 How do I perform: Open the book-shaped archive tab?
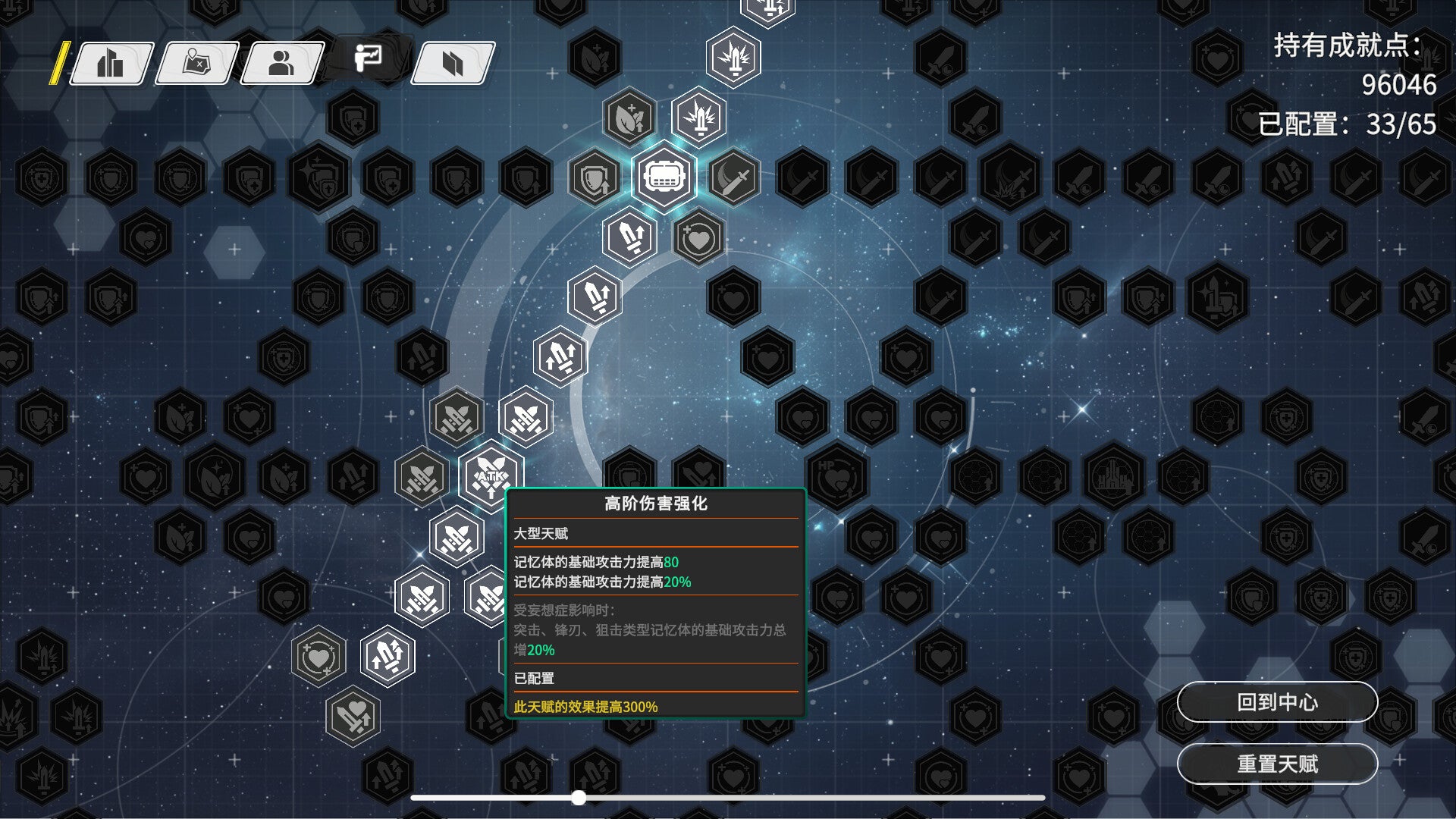pos(453,63)
